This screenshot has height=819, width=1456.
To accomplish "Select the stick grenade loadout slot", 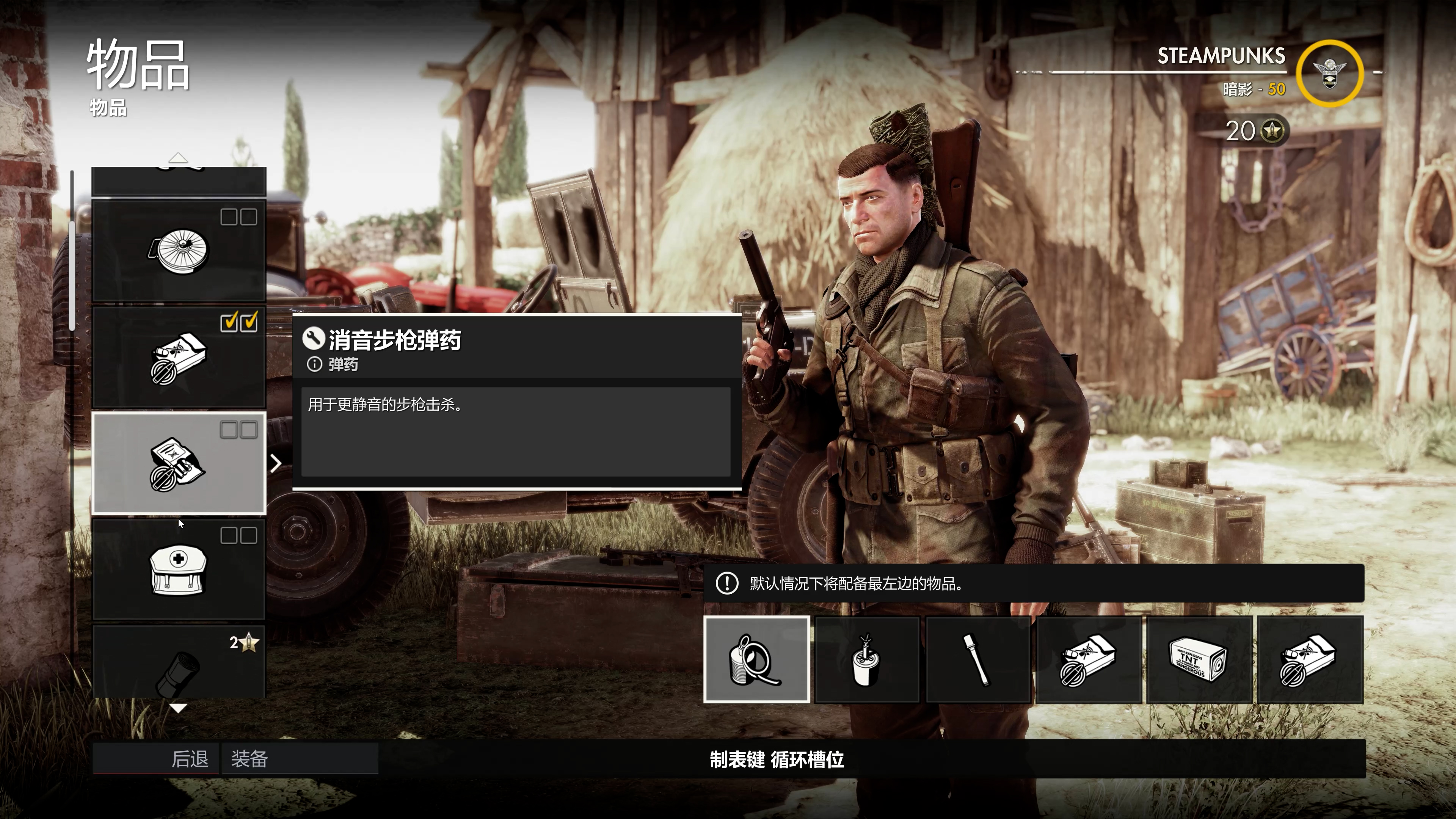I will tap(977, 660).
